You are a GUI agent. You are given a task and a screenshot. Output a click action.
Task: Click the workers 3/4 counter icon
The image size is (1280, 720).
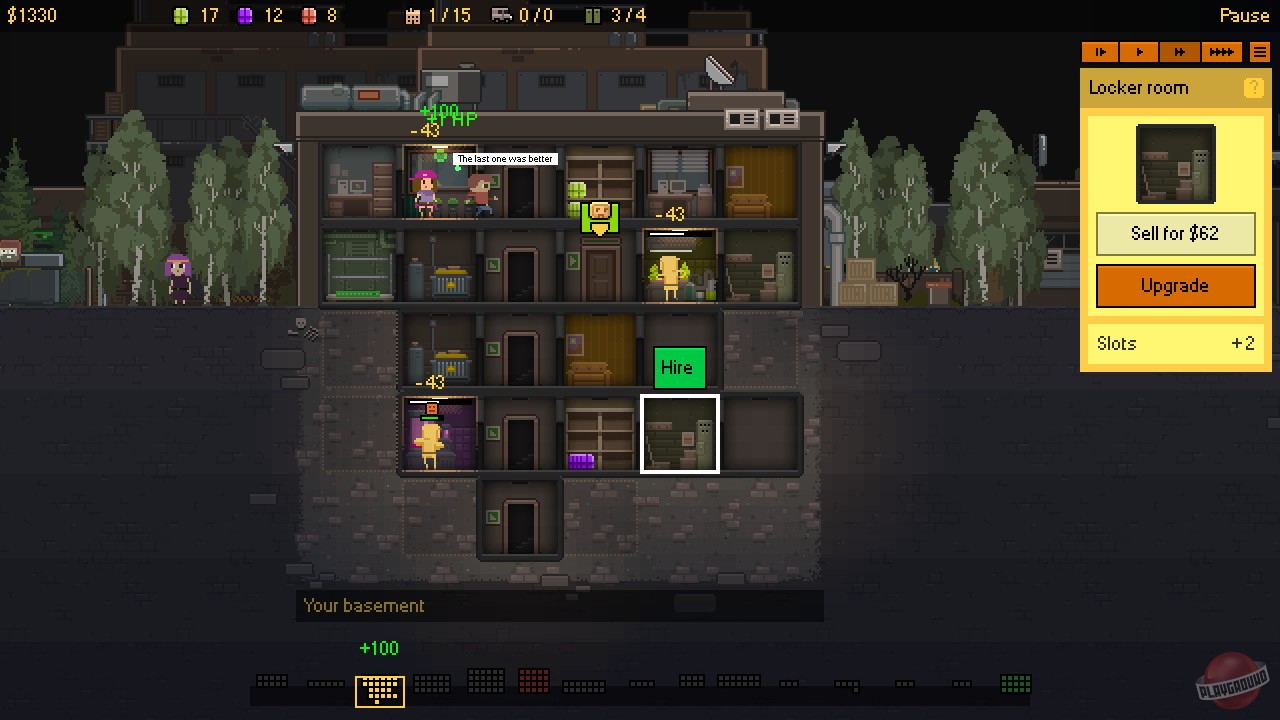point(594,15)
